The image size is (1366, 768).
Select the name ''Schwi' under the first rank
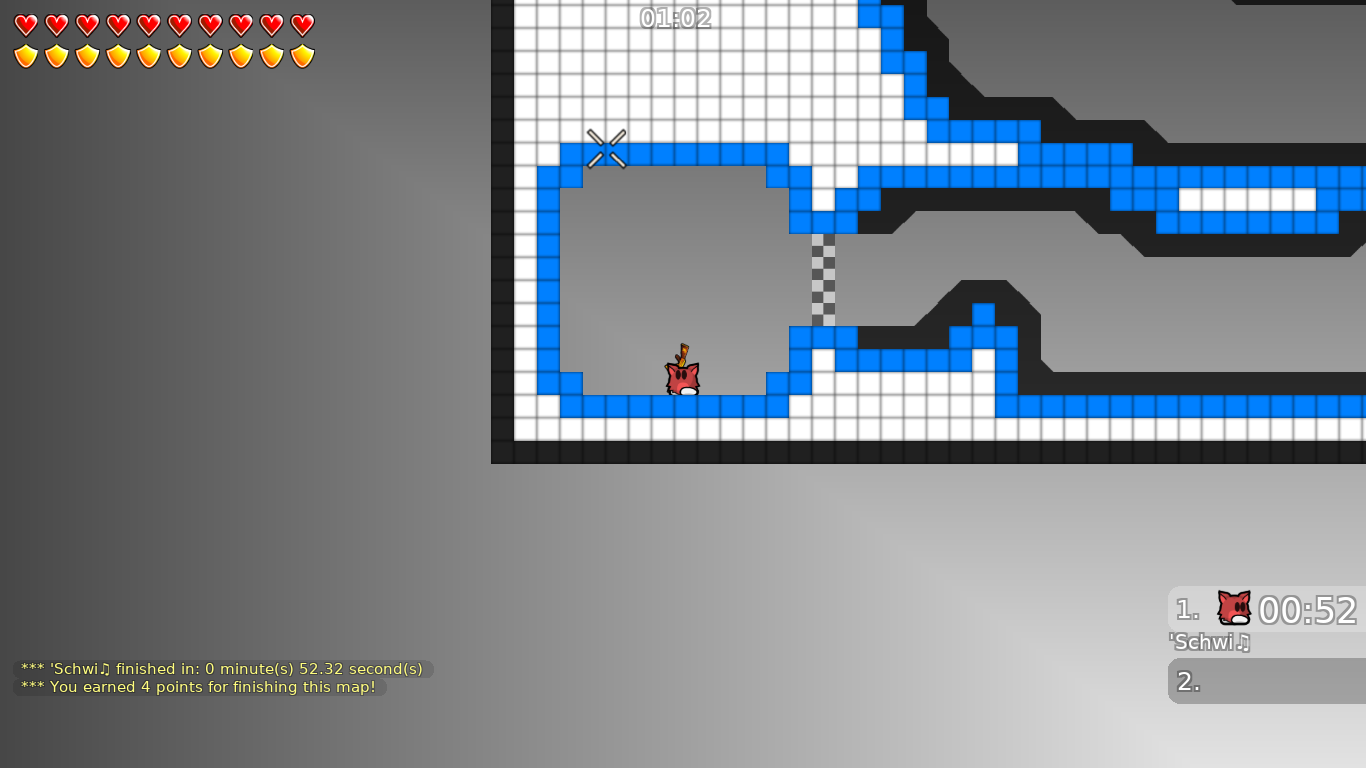click(1205, 643)
